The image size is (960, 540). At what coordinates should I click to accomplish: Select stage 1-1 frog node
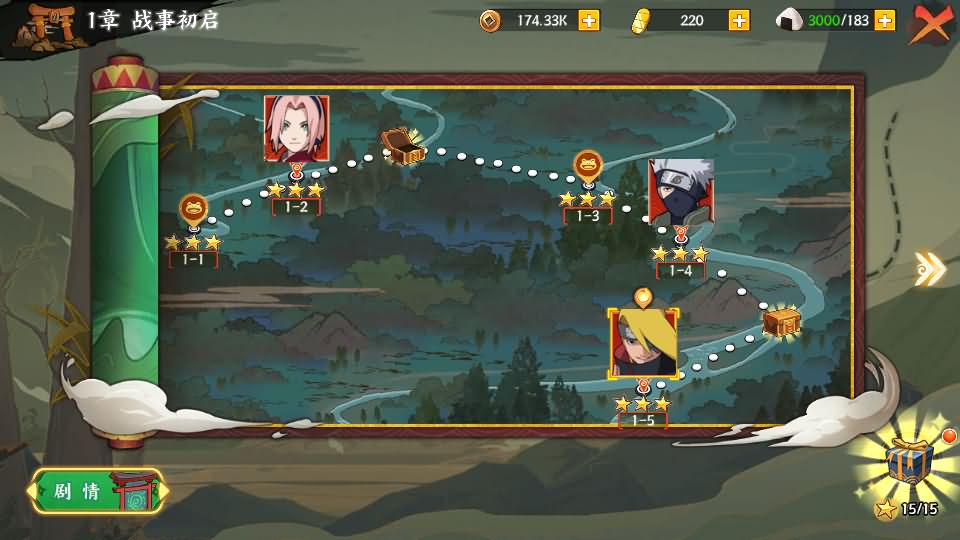[x=193, y=209]
